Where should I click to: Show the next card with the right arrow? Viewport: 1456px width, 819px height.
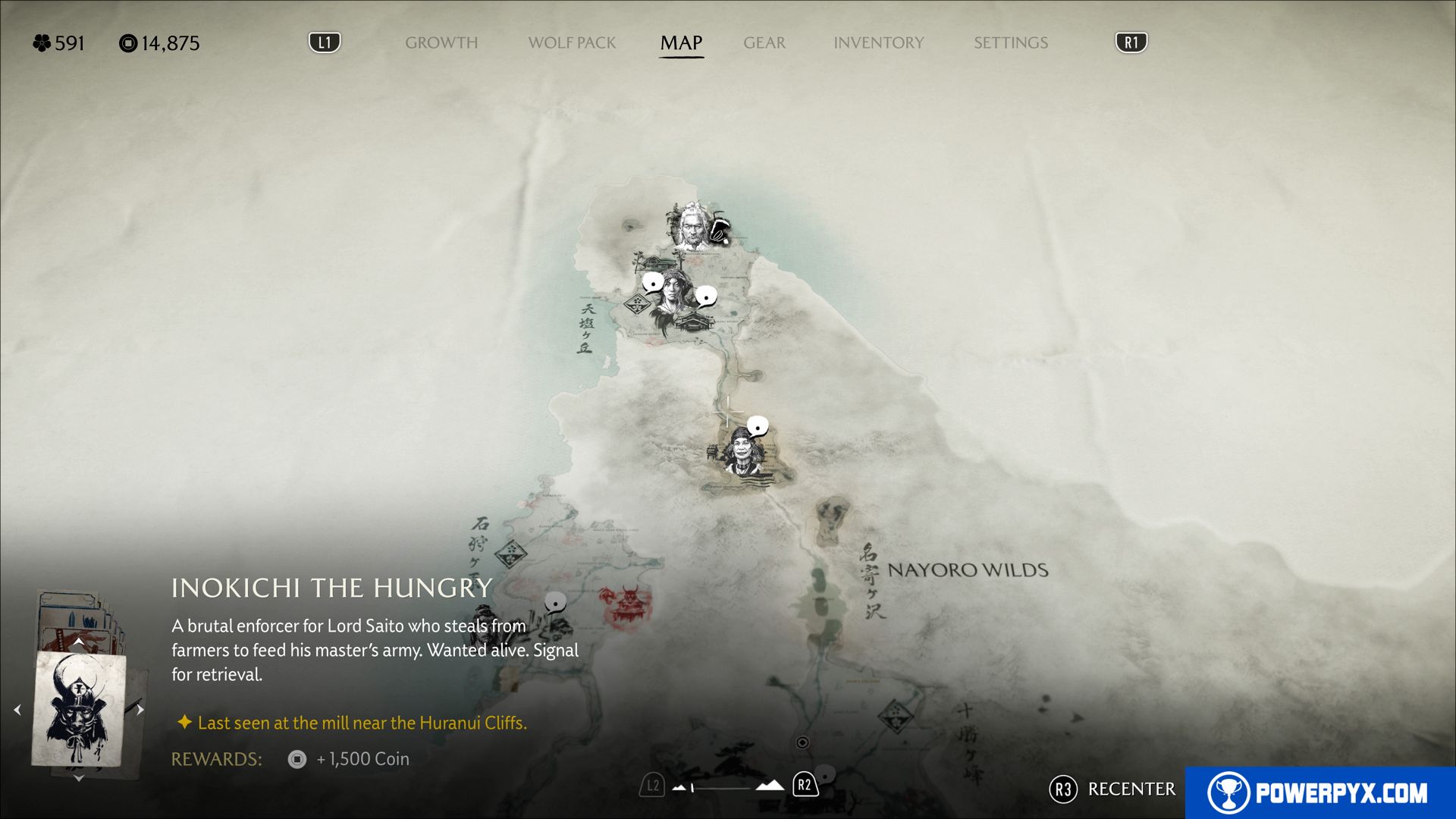pos(140,710)
